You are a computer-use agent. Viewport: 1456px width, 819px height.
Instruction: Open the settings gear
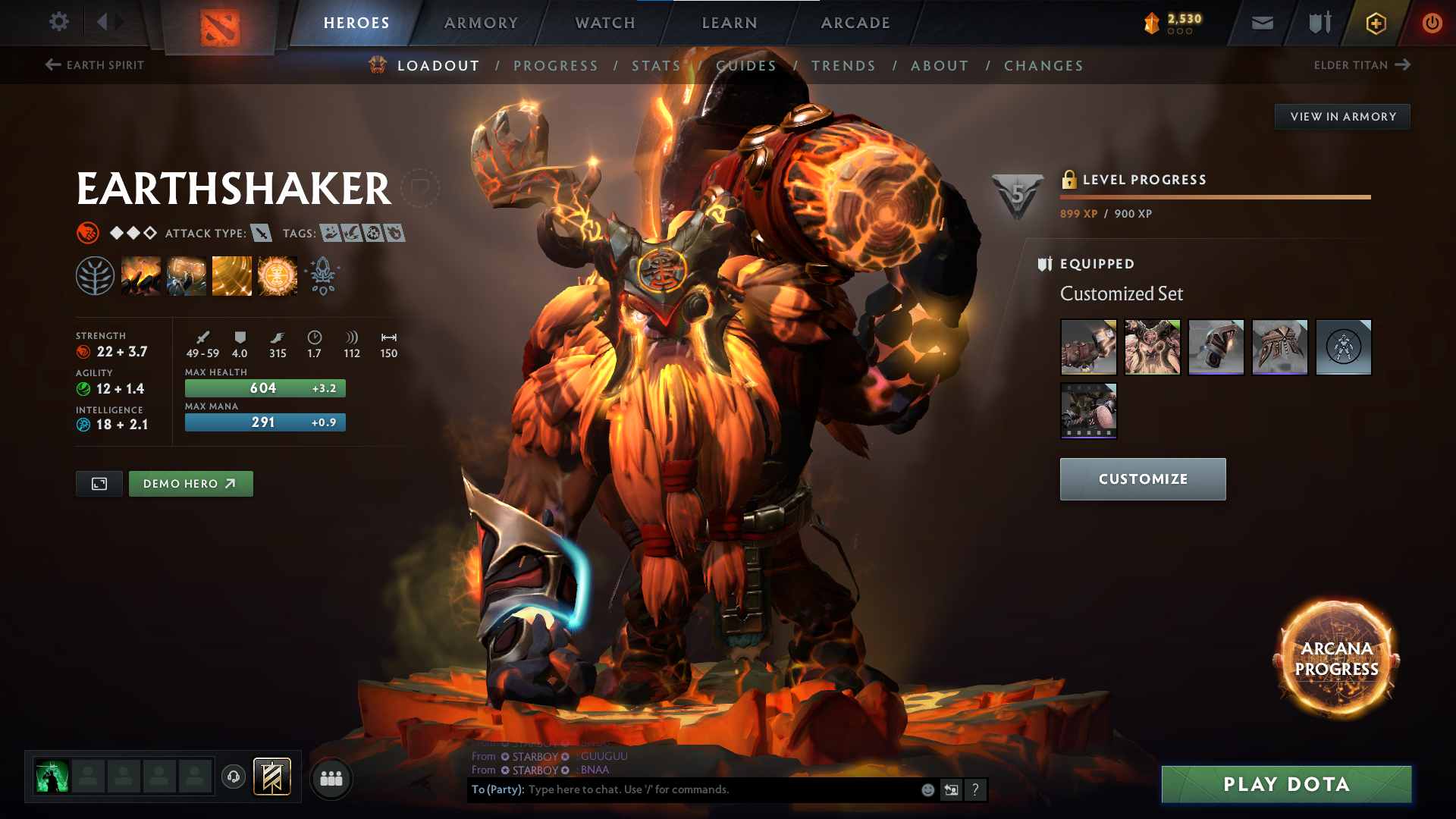(x=58, y=22)
